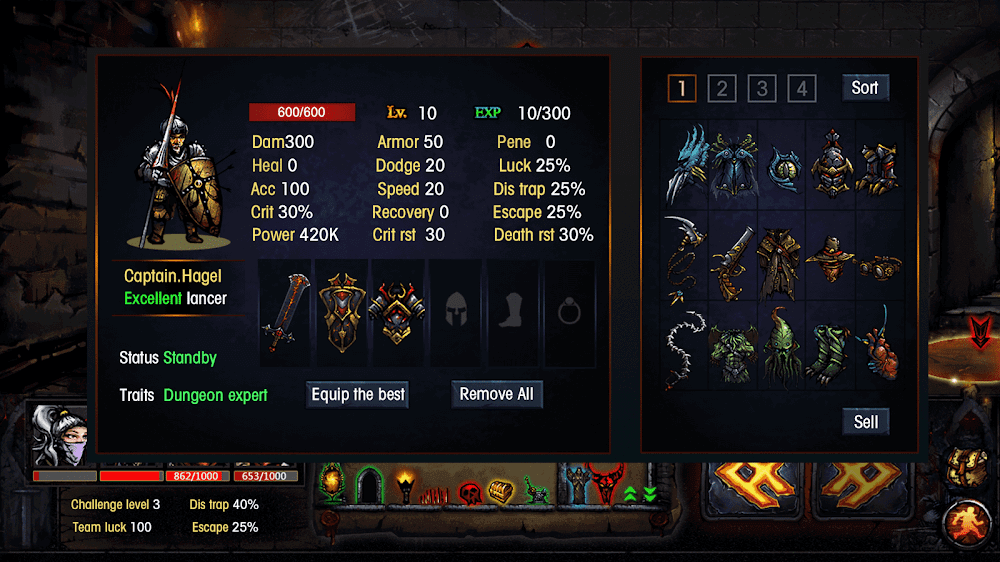Sort the inventory items
The height and width of the screenshot is (562, 1000).
(865, 88)
